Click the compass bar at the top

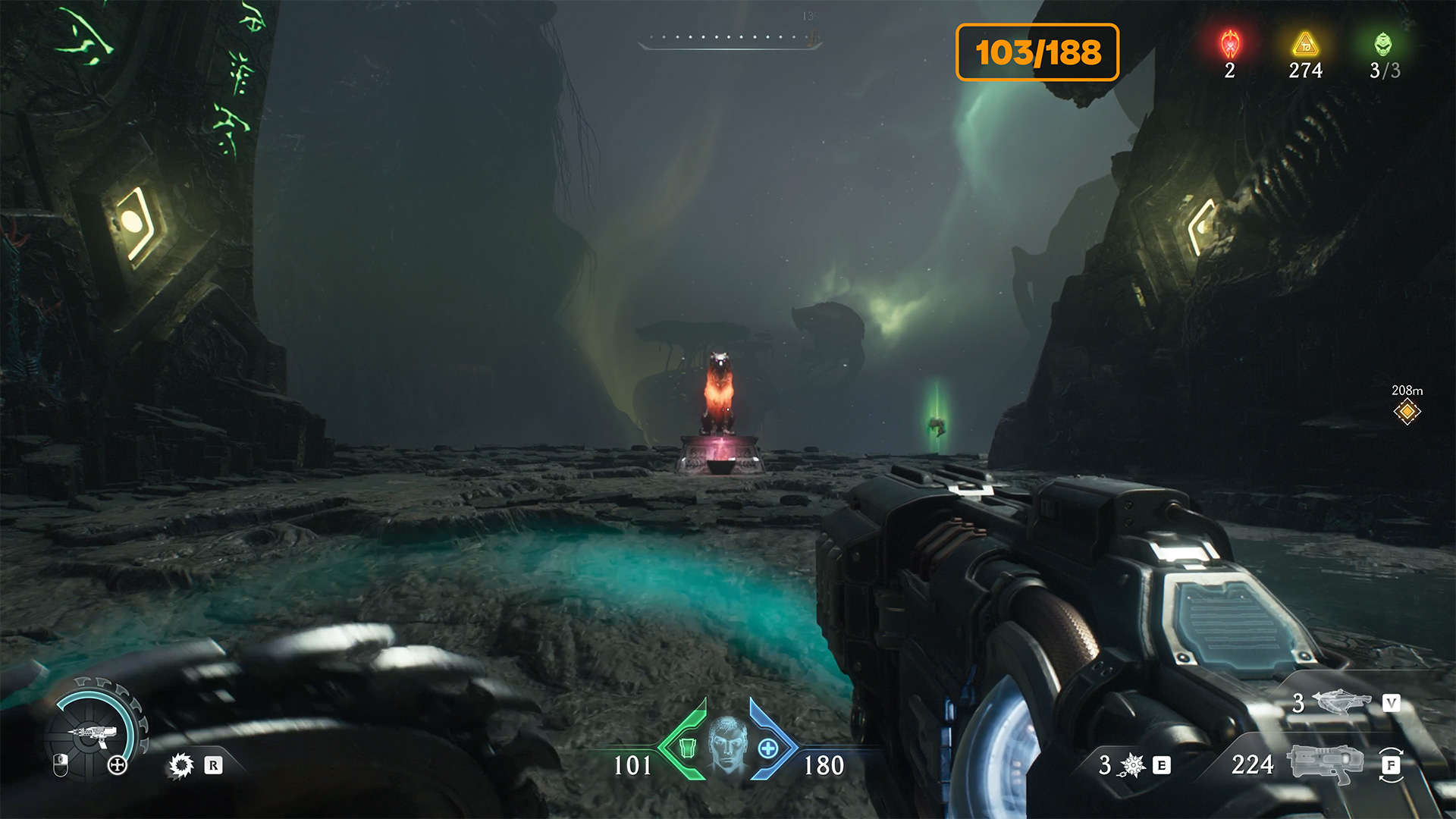click(730, 39)
